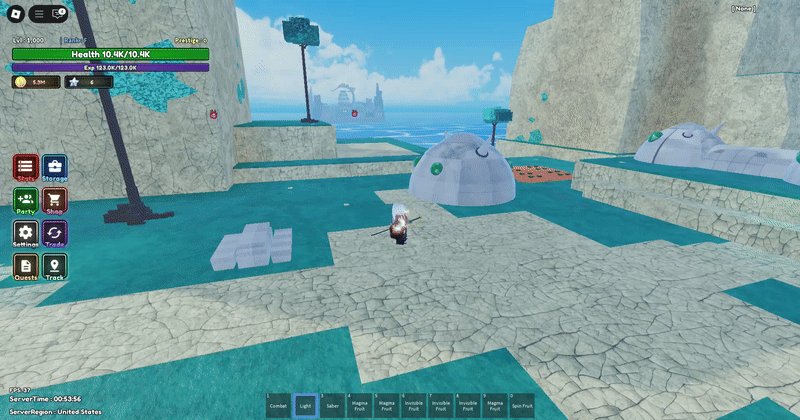Select the Combat hotbar slot
Image resolution: width=800 pixels, height=420 pixels.
click(278, 405)
